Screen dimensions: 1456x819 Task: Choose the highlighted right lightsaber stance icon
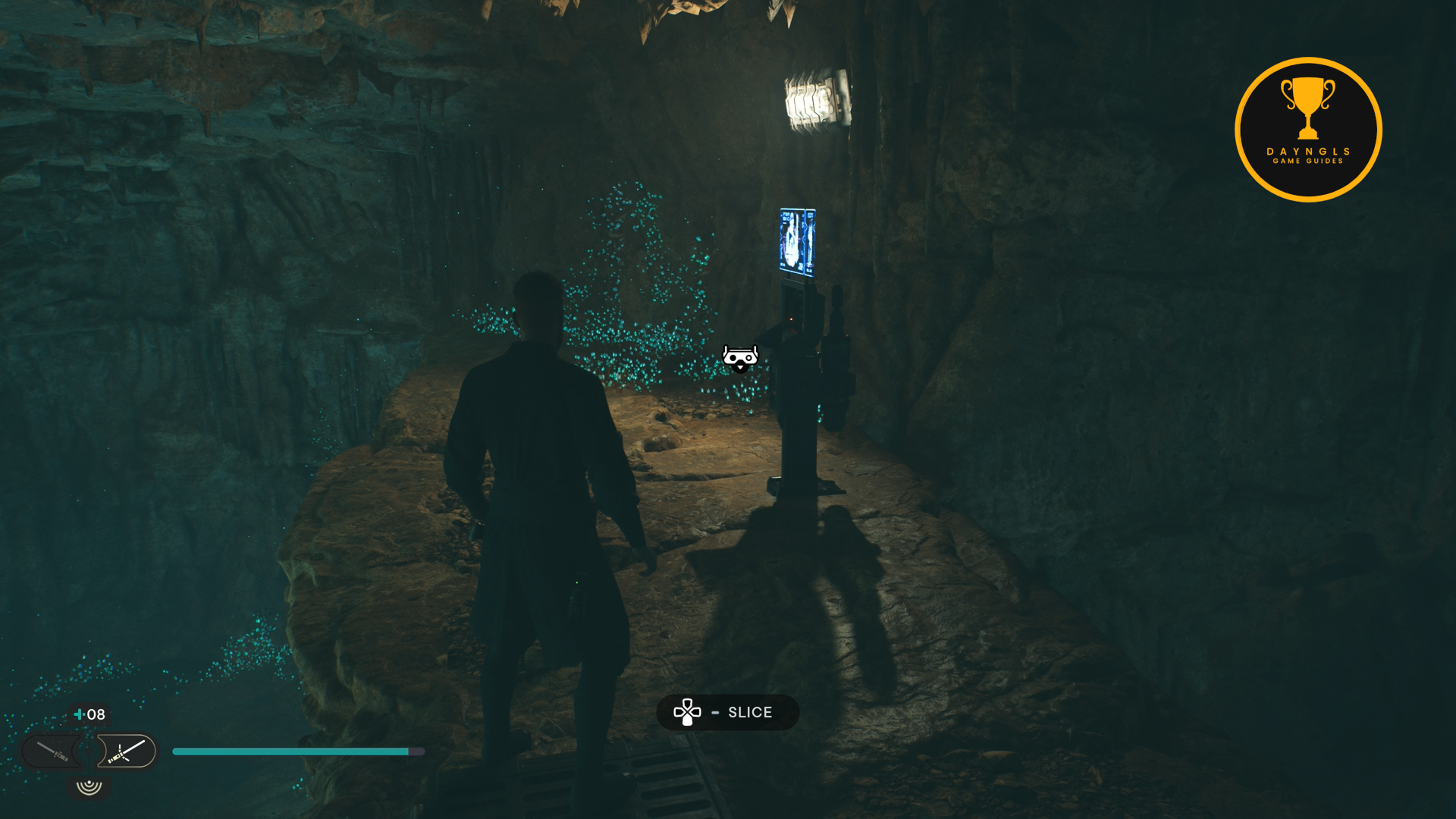[127, 752]
